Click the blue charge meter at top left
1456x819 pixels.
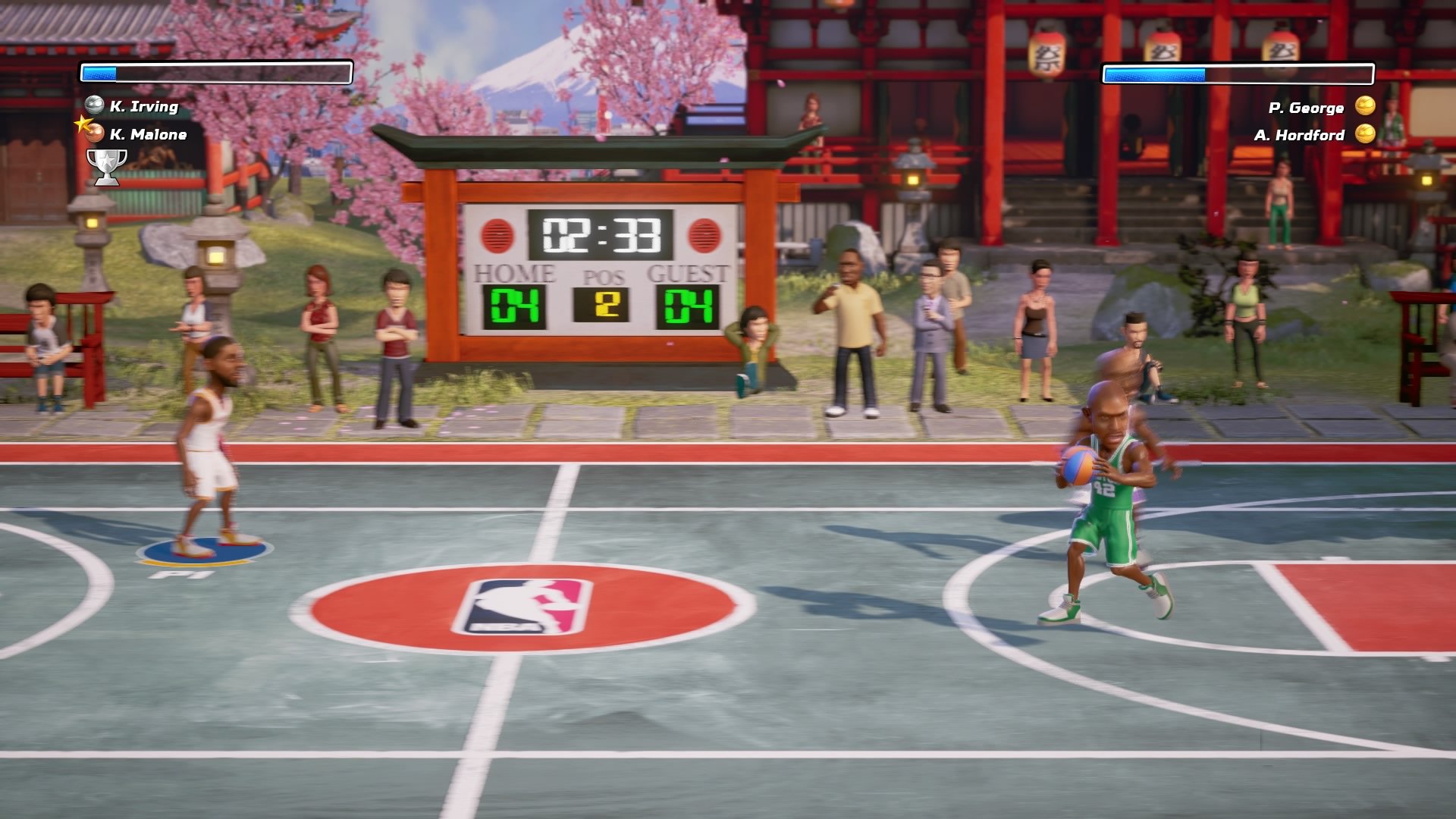click(99, 72)
